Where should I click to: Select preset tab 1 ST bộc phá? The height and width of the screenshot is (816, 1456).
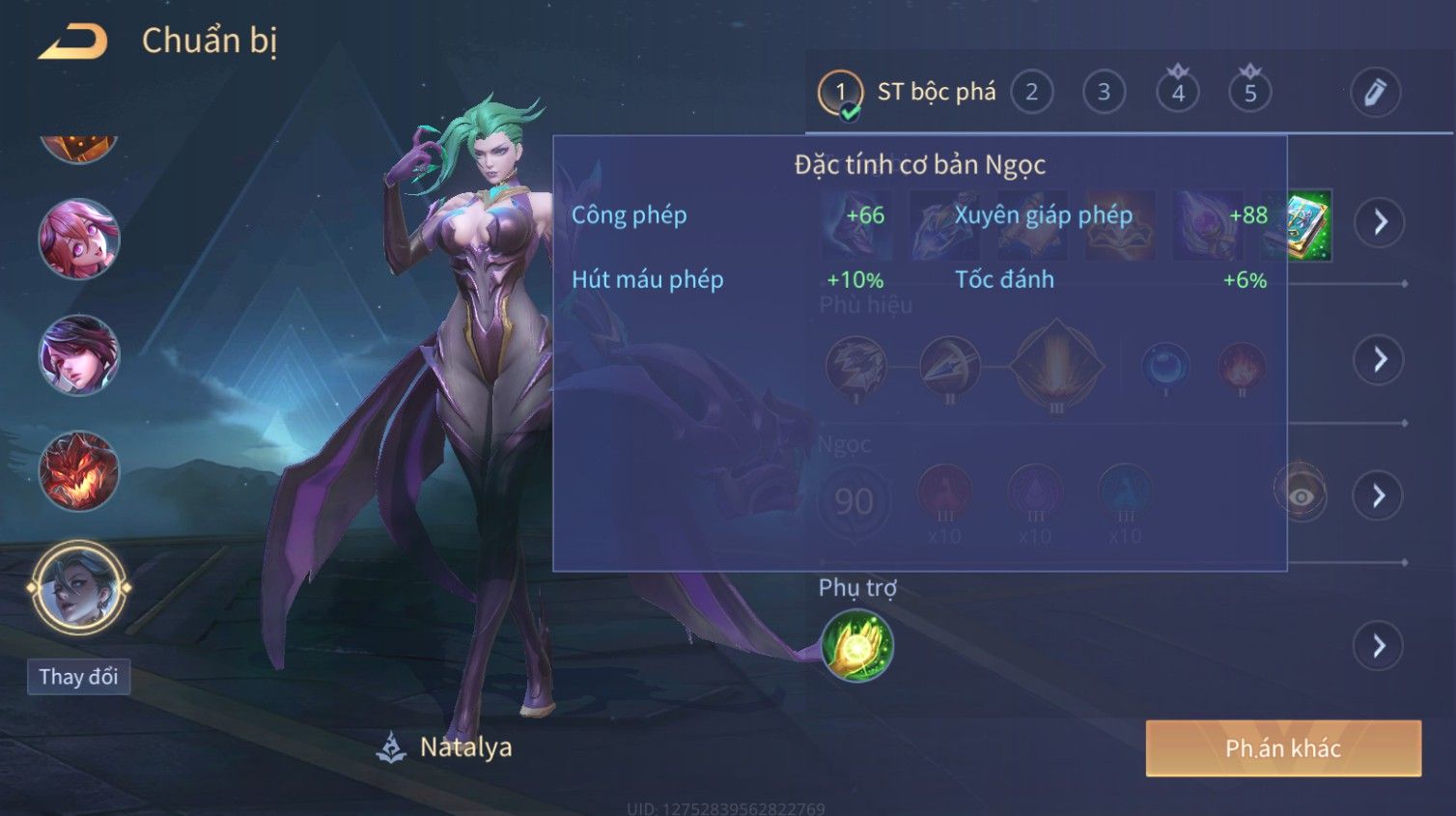(908, 93)
